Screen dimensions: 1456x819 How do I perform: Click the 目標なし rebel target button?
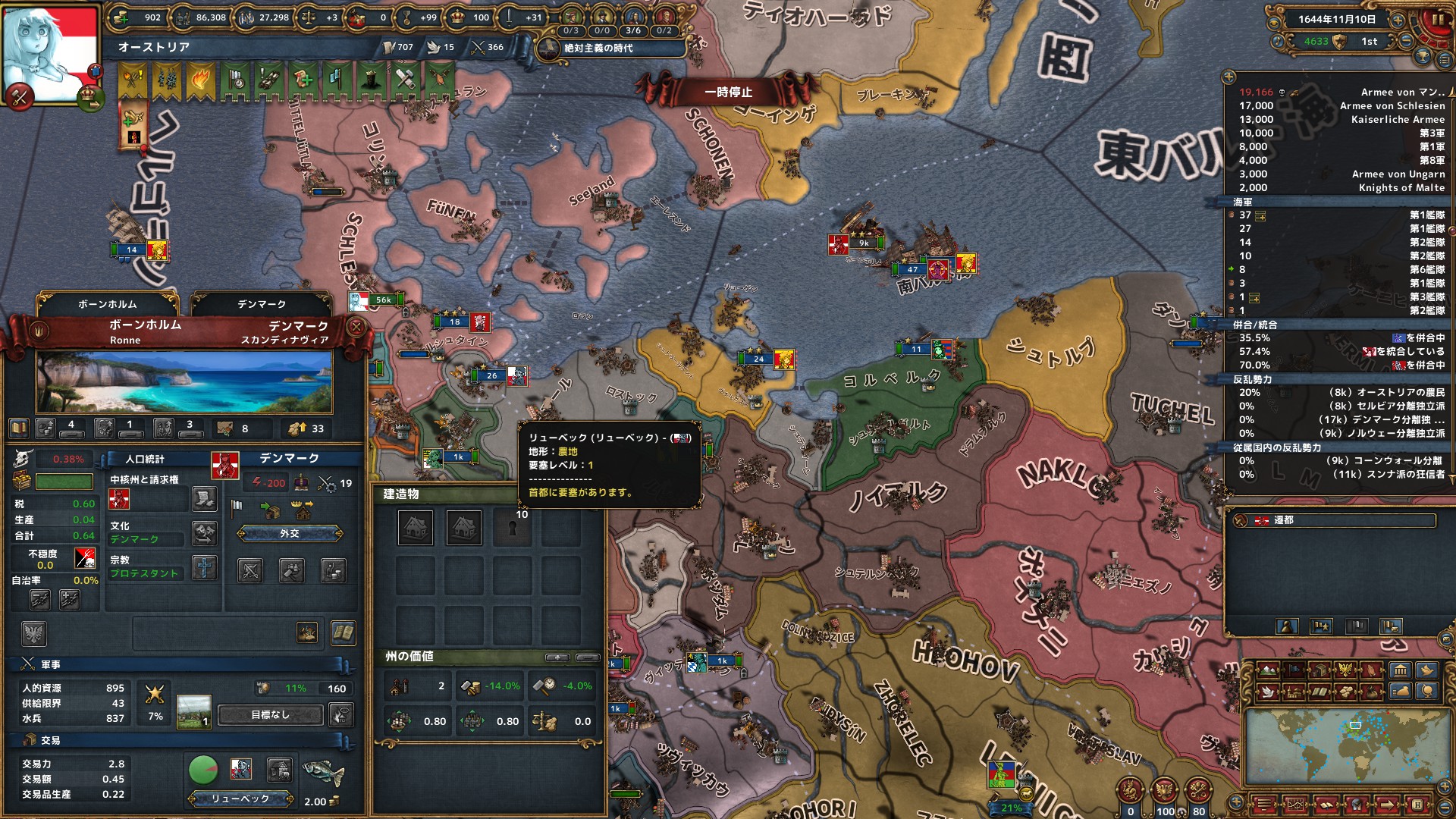click(x=271, y=715)
